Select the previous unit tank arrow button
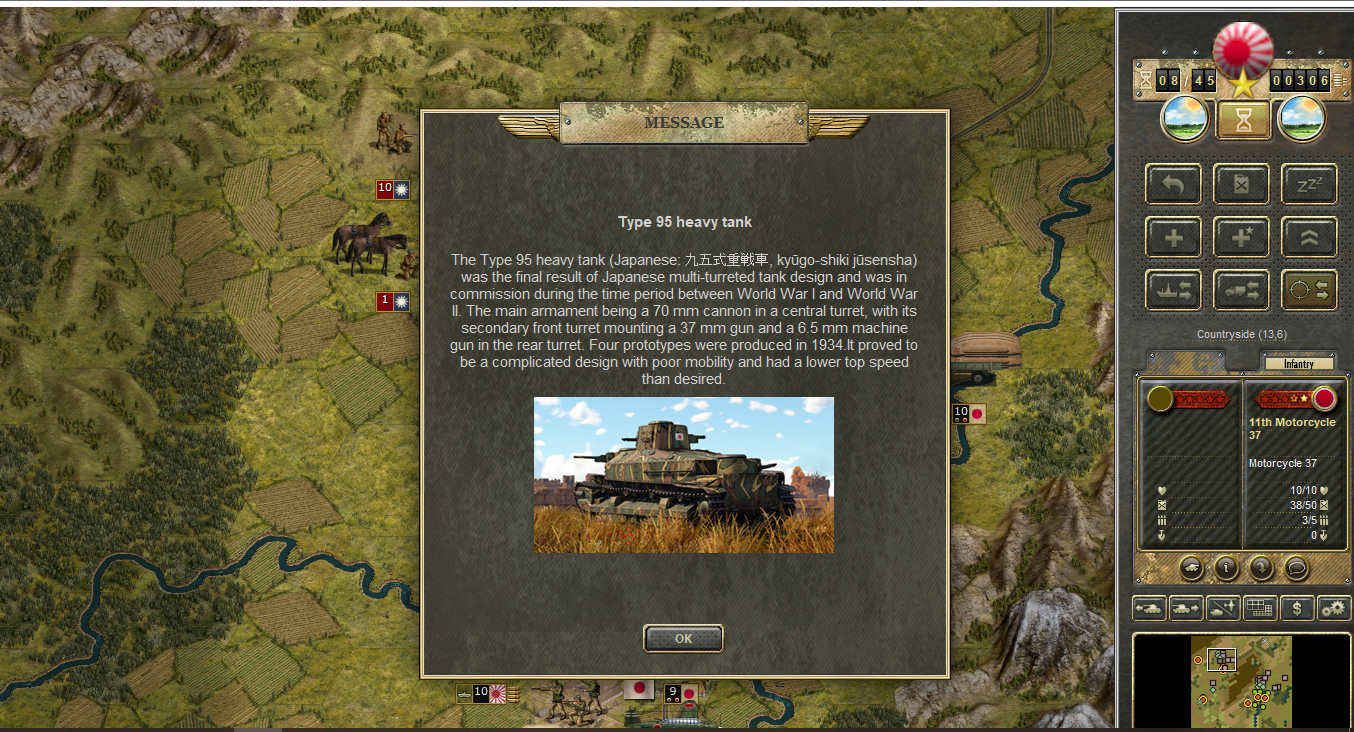Viewport: 1354px width, 732px height. (1149, 607)
